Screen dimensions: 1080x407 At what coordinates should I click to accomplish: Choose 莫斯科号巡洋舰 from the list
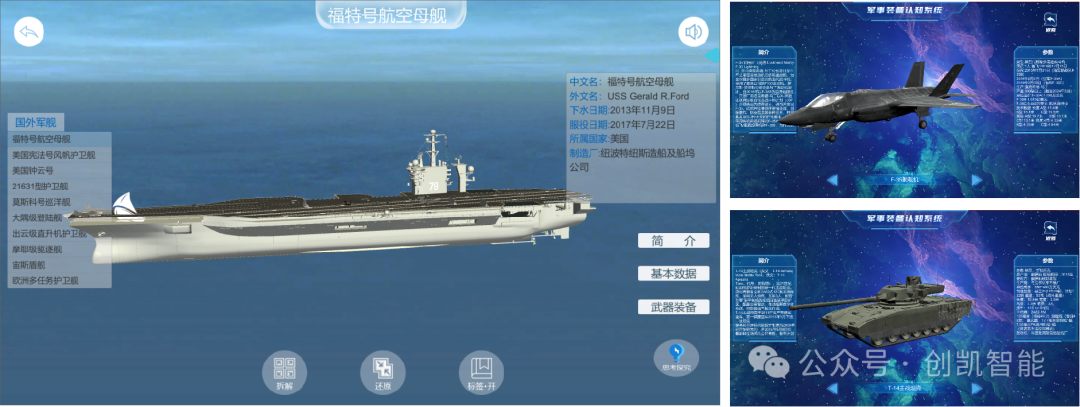pos(44,202)
